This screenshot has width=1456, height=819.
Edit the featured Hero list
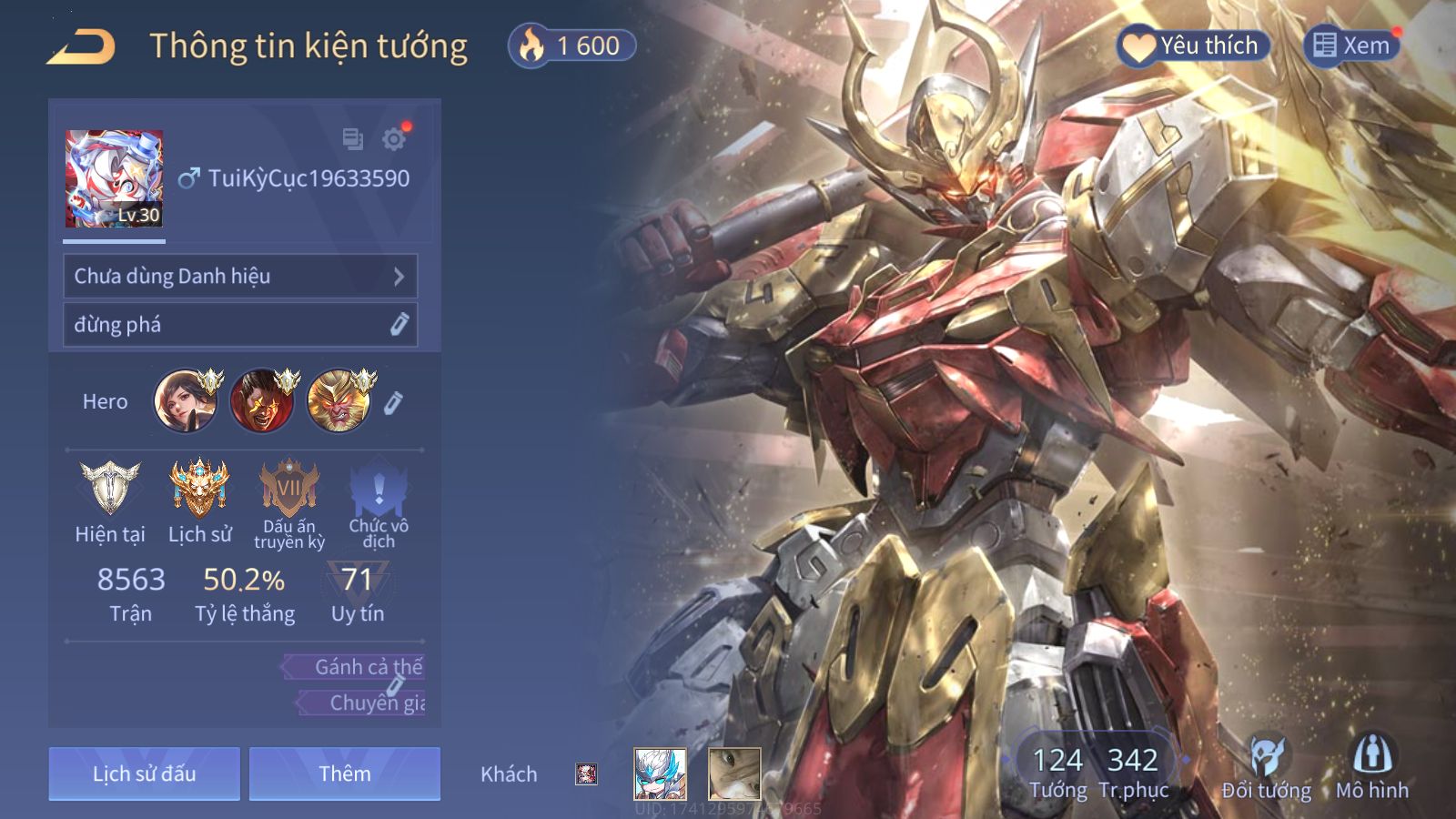click(x=393, y=402)
